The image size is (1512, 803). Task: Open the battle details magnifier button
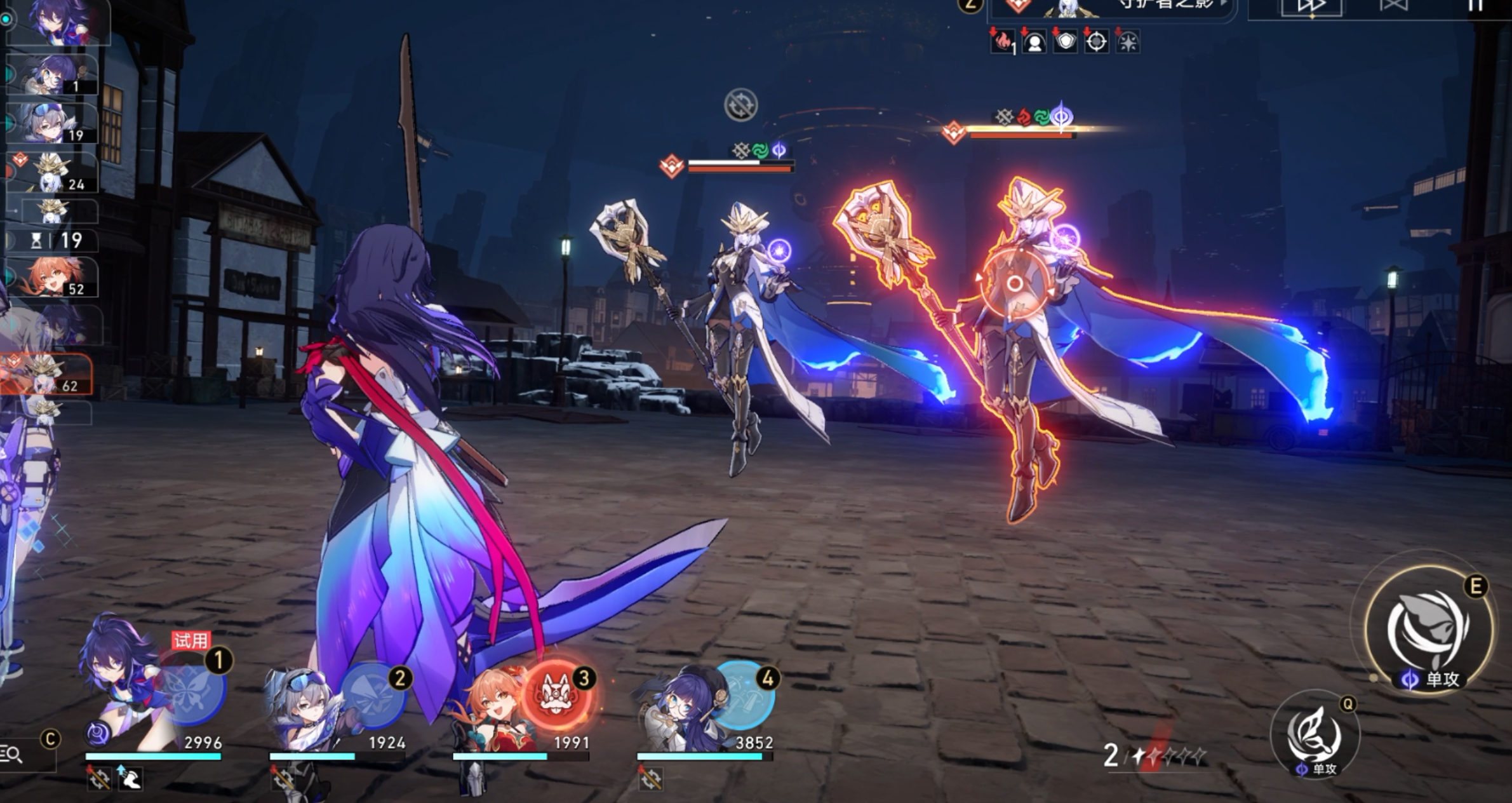click(x=13, y=754)
